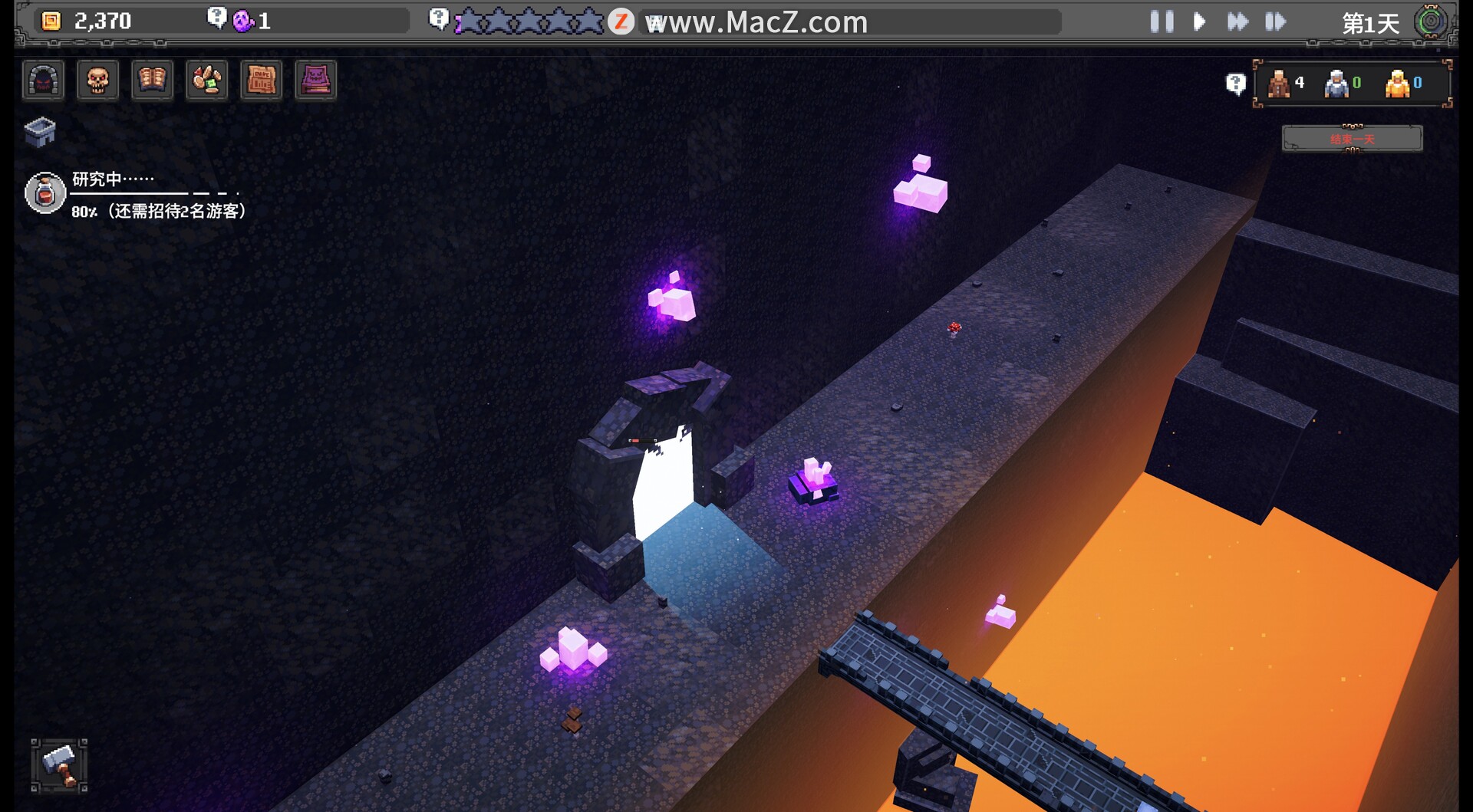
Task: Open the hammer build tool
Action: [59, 765]
